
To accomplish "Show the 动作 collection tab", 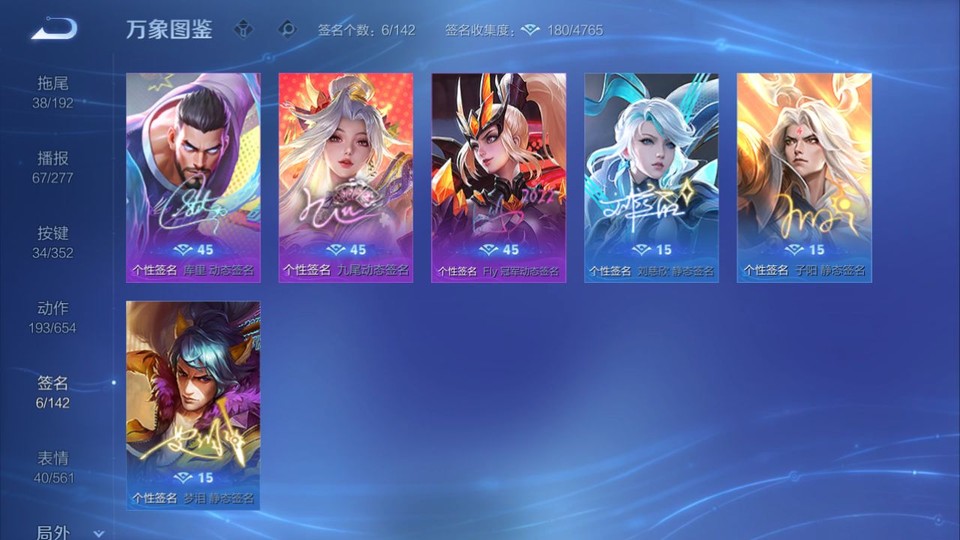I will (53, 316).
